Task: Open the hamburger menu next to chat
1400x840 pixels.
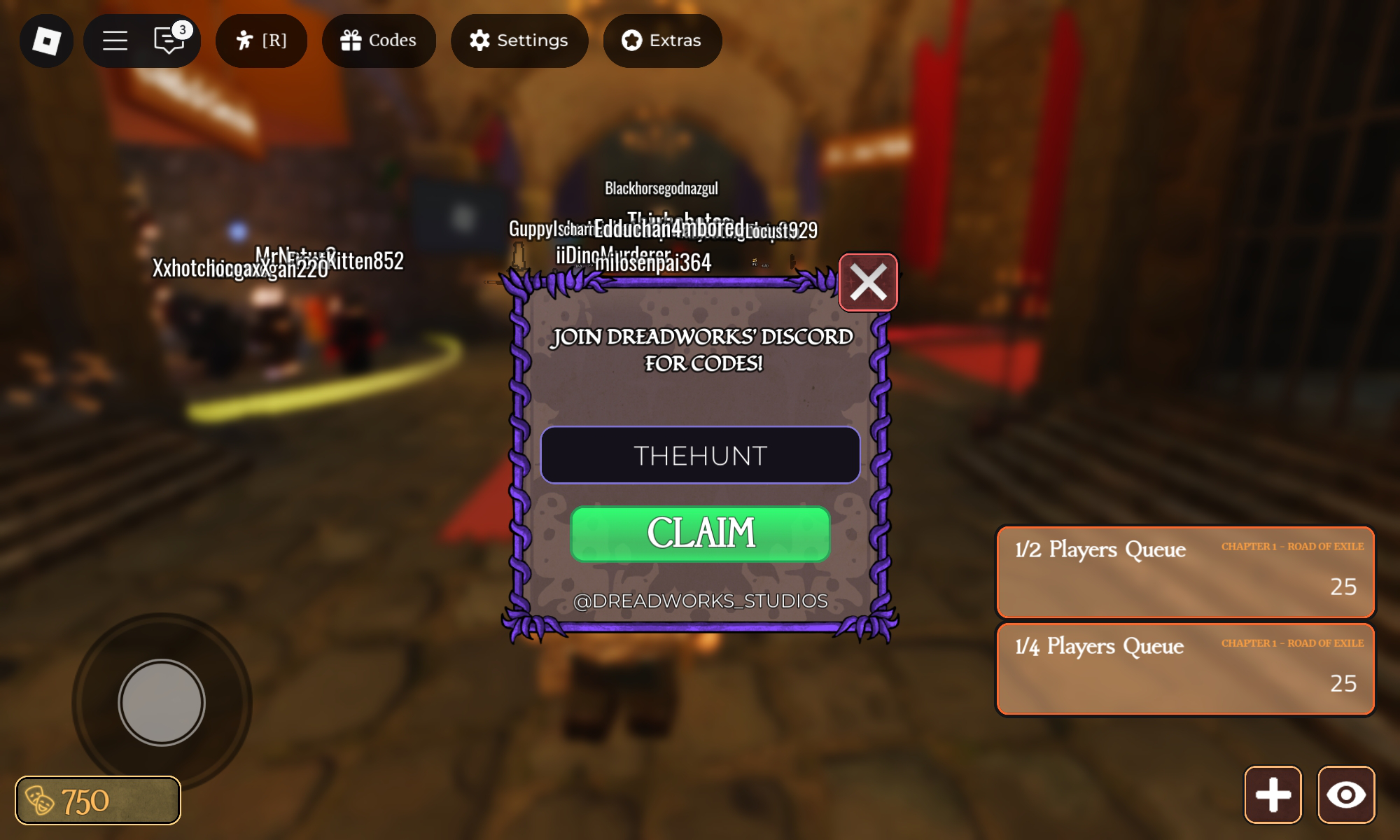Action: pyautogui.click(x=115, y=41)
